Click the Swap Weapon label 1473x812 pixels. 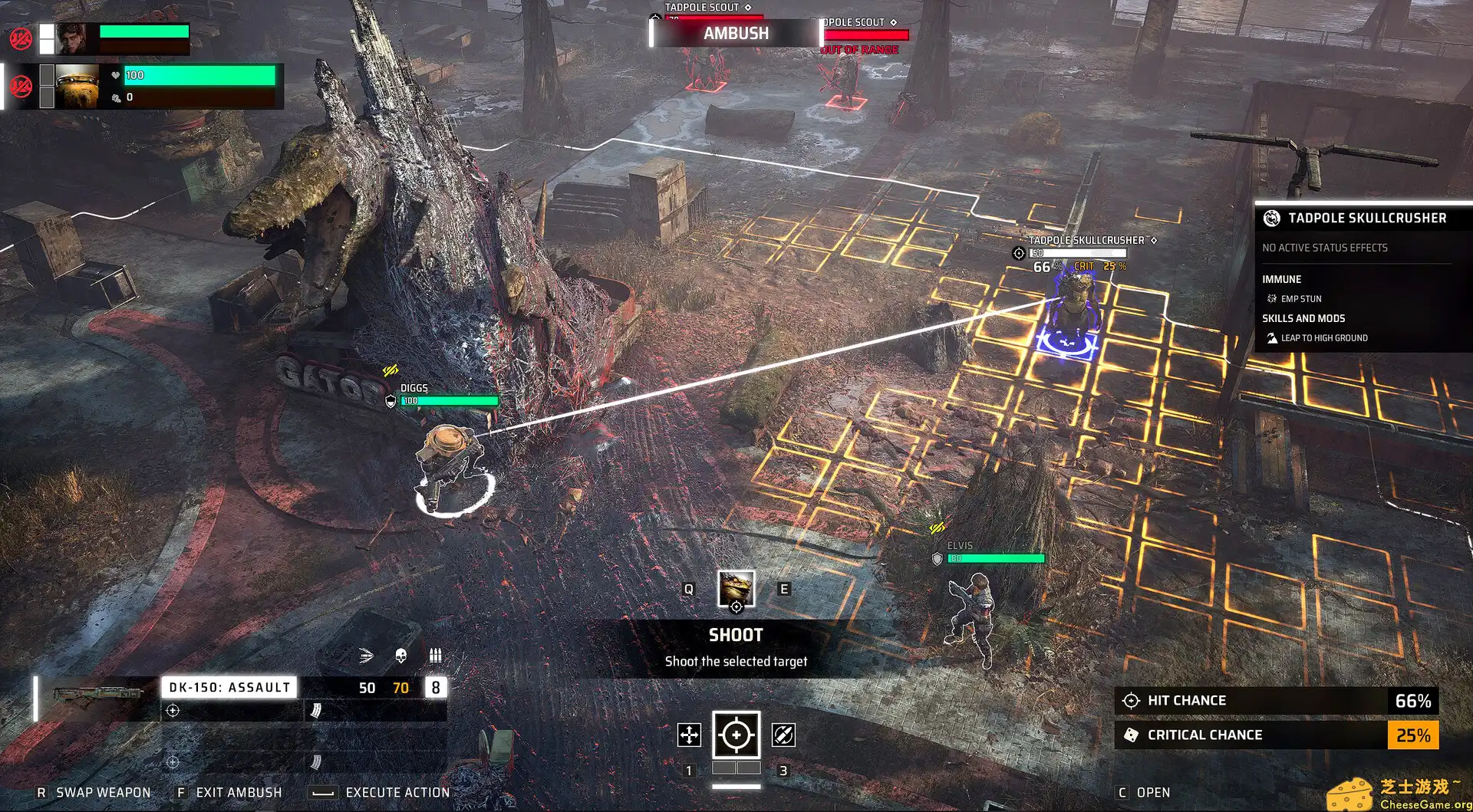pos(103,792)
